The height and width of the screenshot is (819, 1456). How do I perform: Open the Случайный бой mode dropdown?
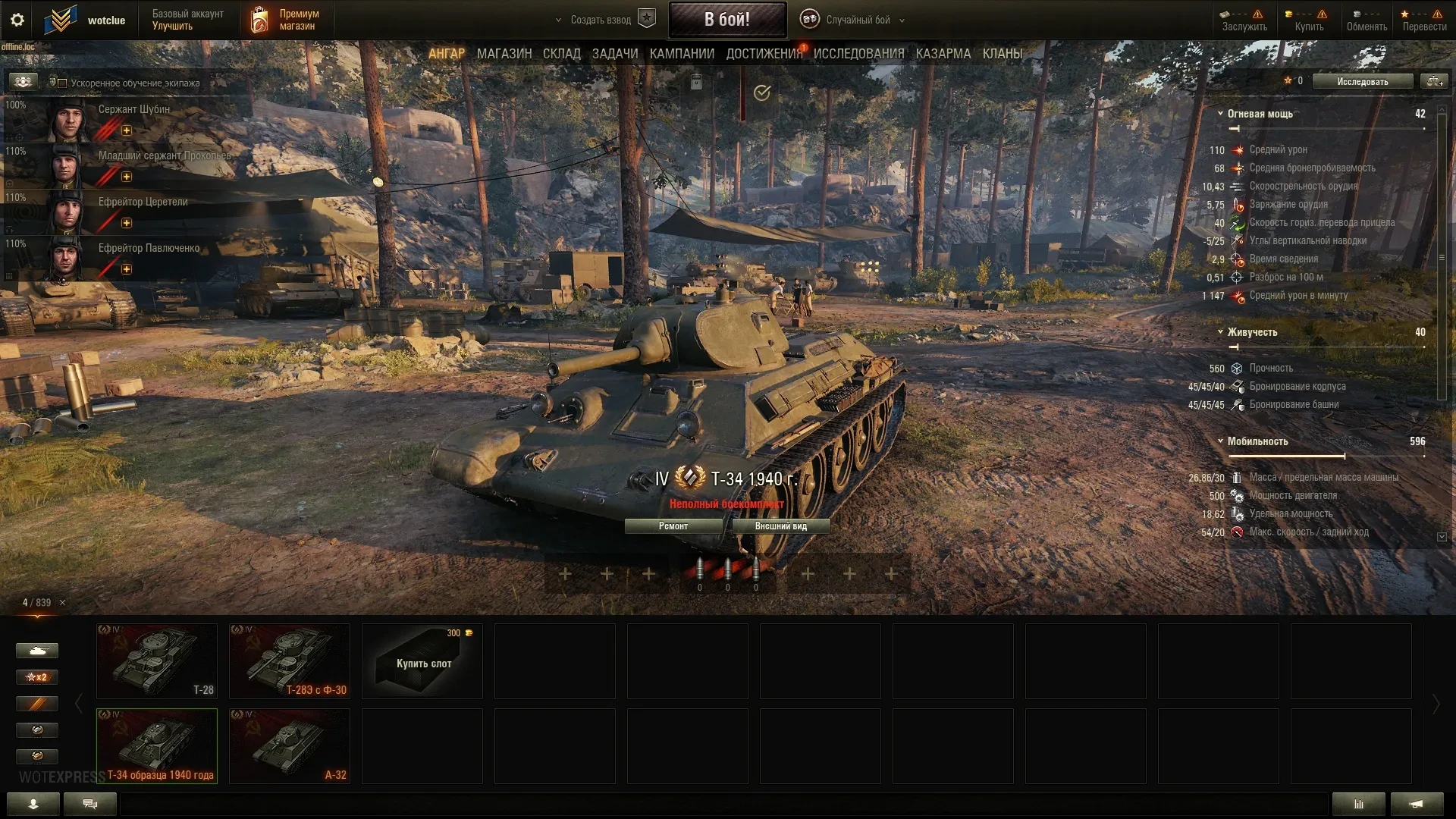(858, 20)
